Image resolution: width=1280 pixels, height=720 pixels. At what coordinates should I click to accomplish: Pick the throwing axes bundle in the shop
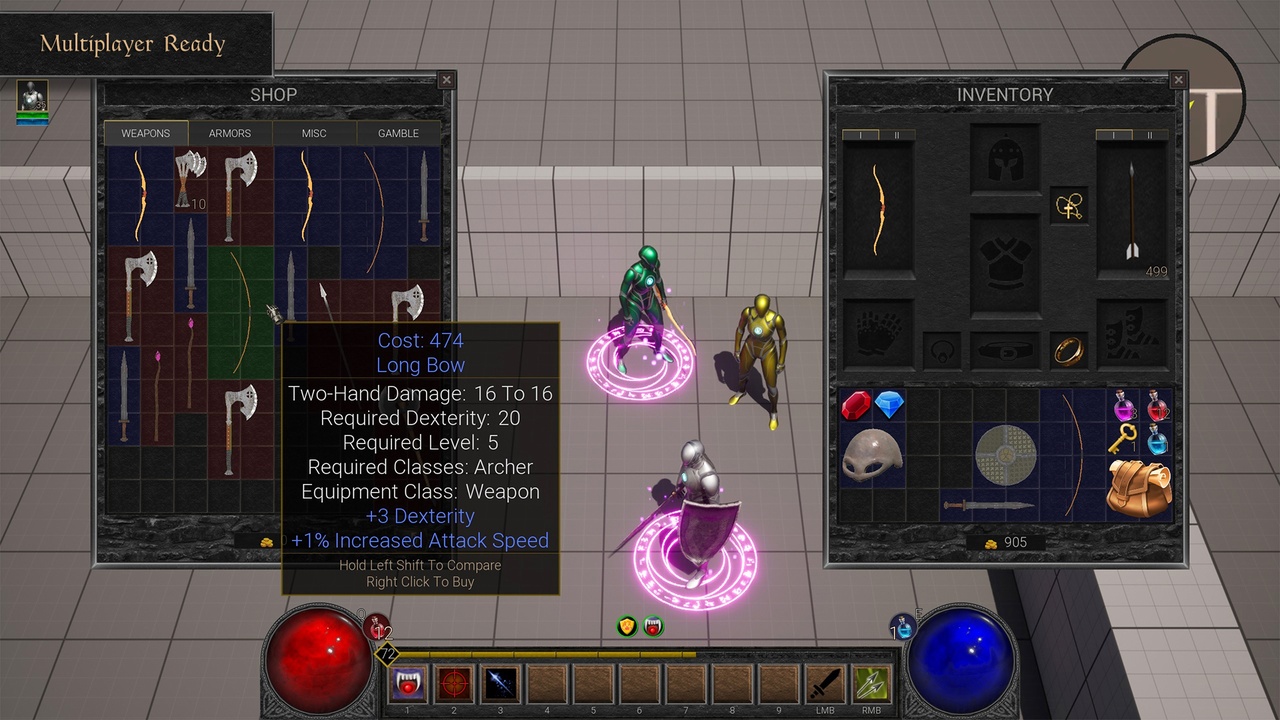[x=189, y=177]
